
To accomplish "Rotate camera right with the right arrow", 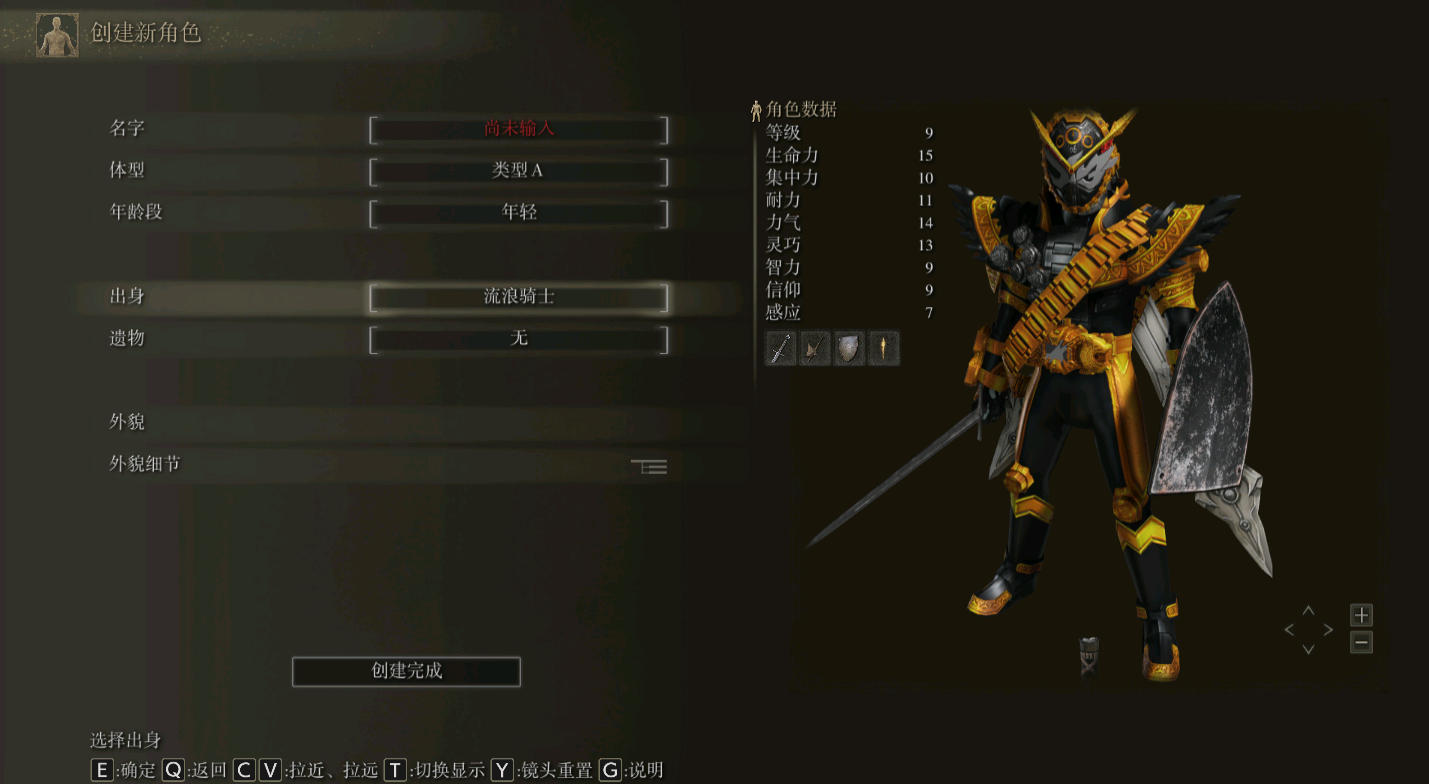I will [1330, 629].
